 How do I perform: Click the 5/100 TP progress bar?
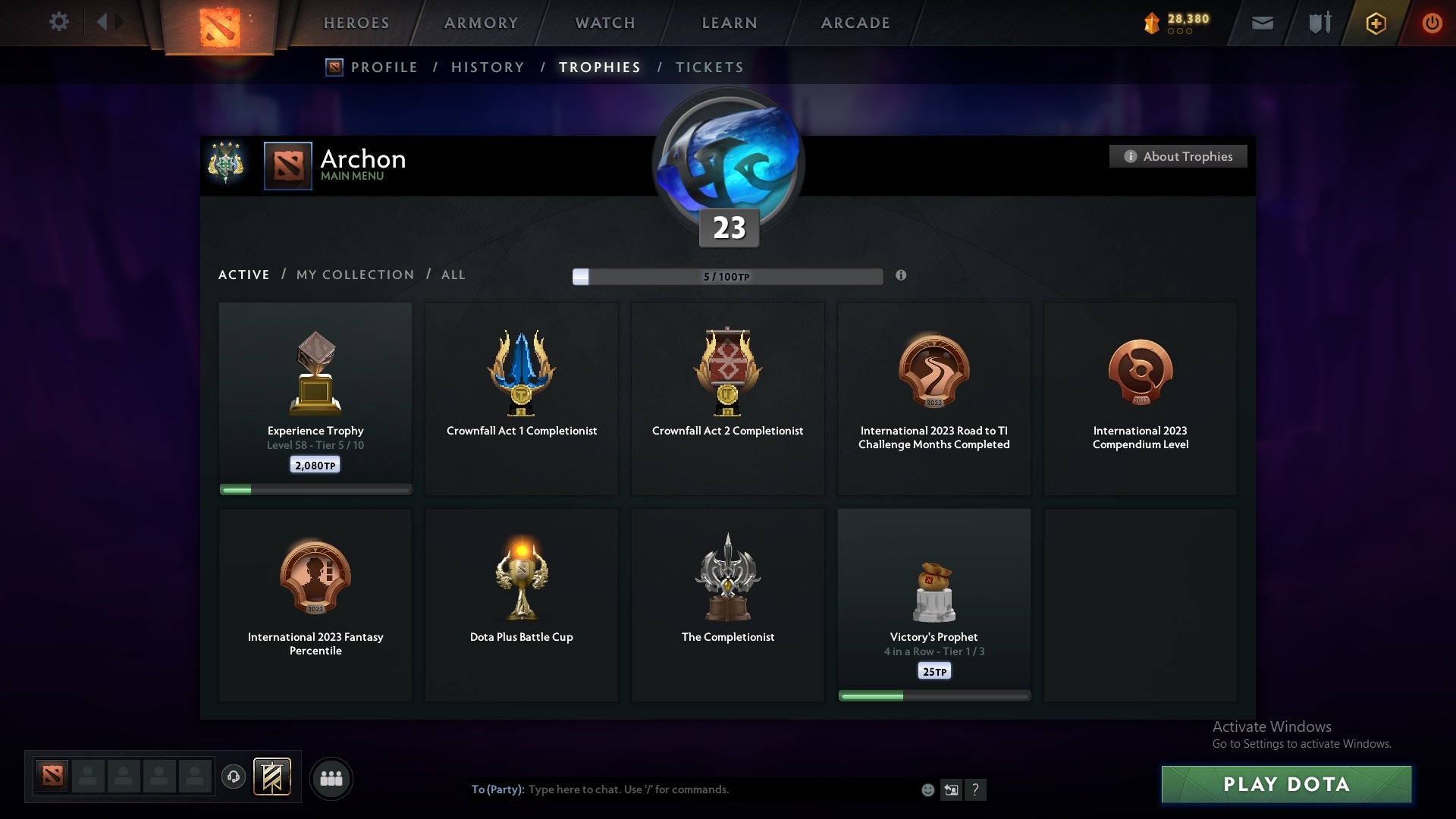(x=728, y=277)
